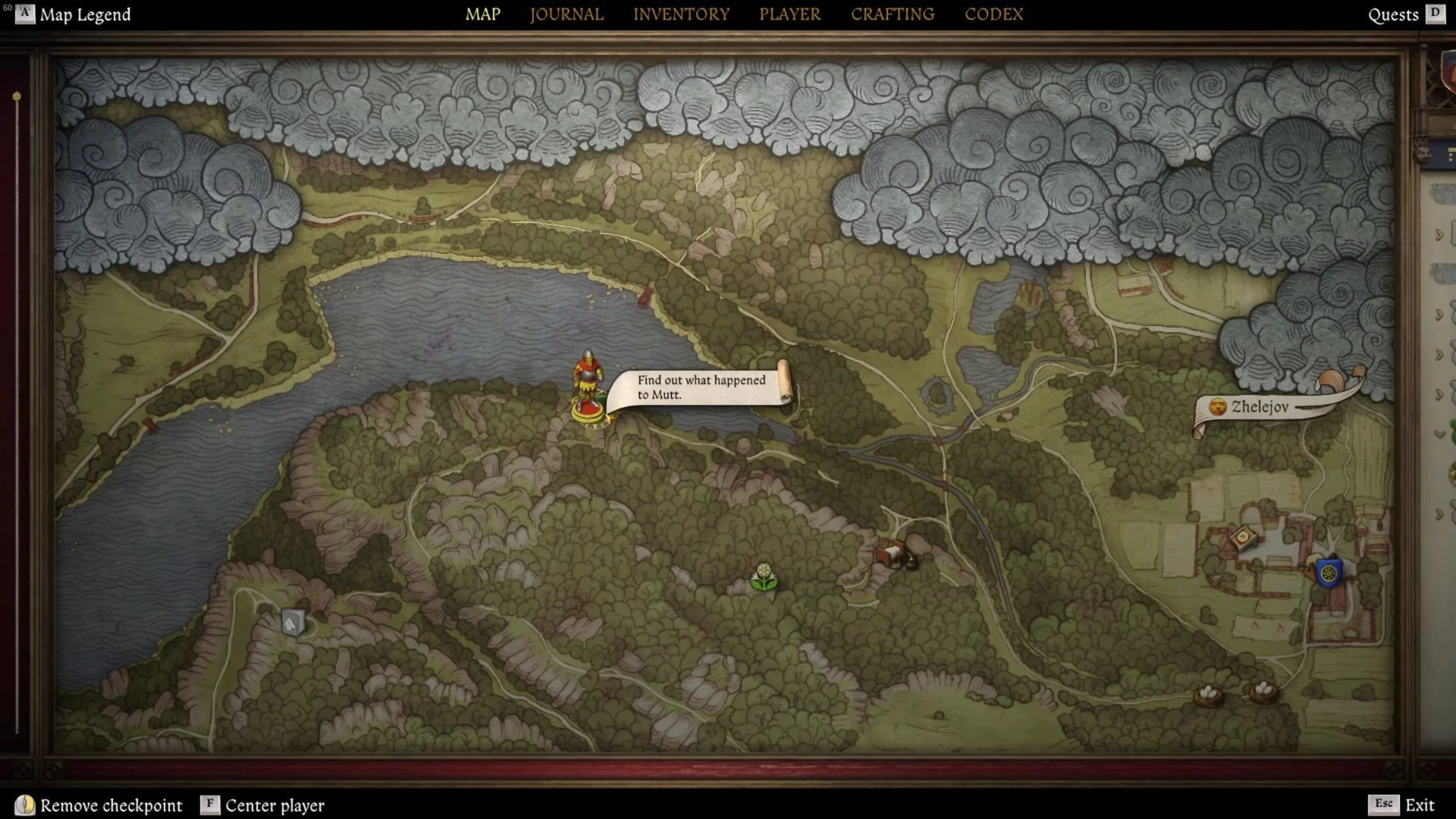Select the orange book marker in Zhelejov

point(1242,539)
